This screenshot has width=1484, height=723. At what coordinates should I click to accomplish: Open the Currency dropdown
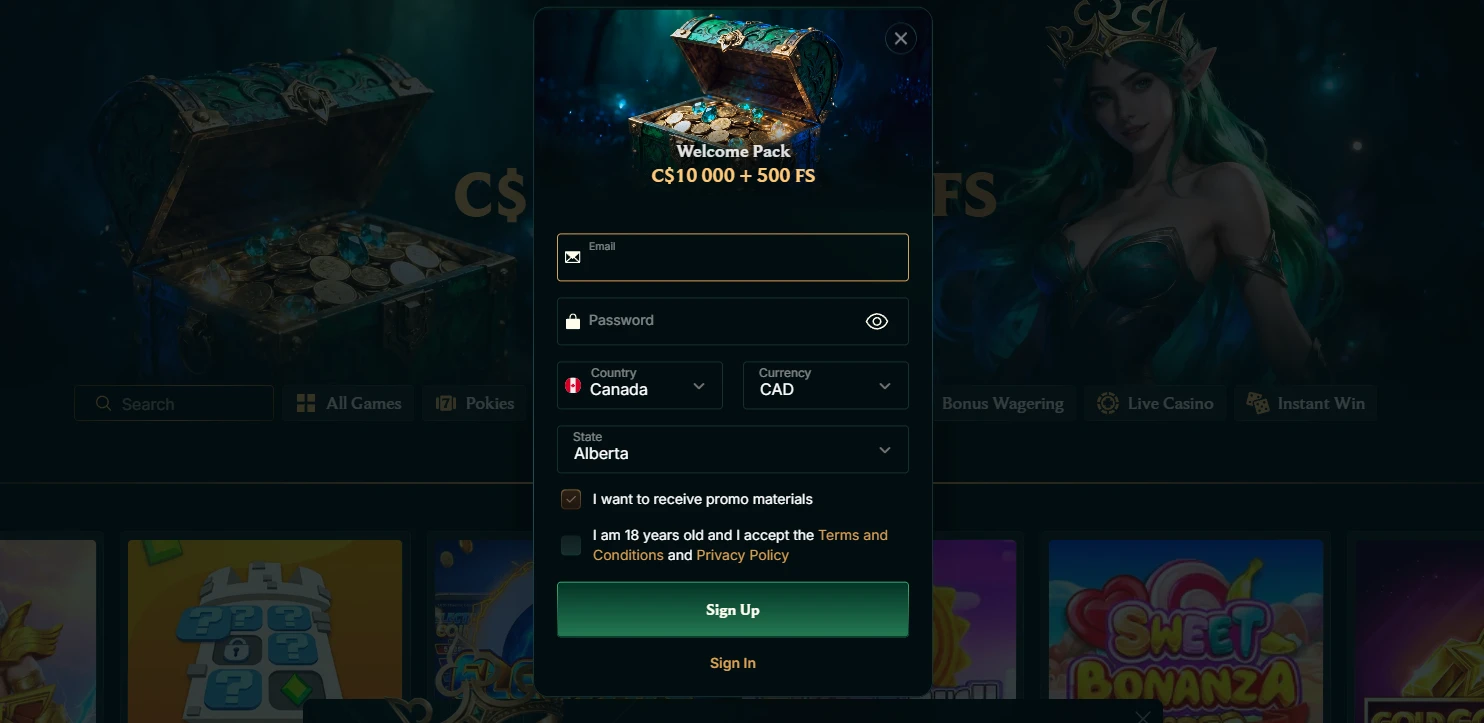pyautogui.click(x=825, y=385)
